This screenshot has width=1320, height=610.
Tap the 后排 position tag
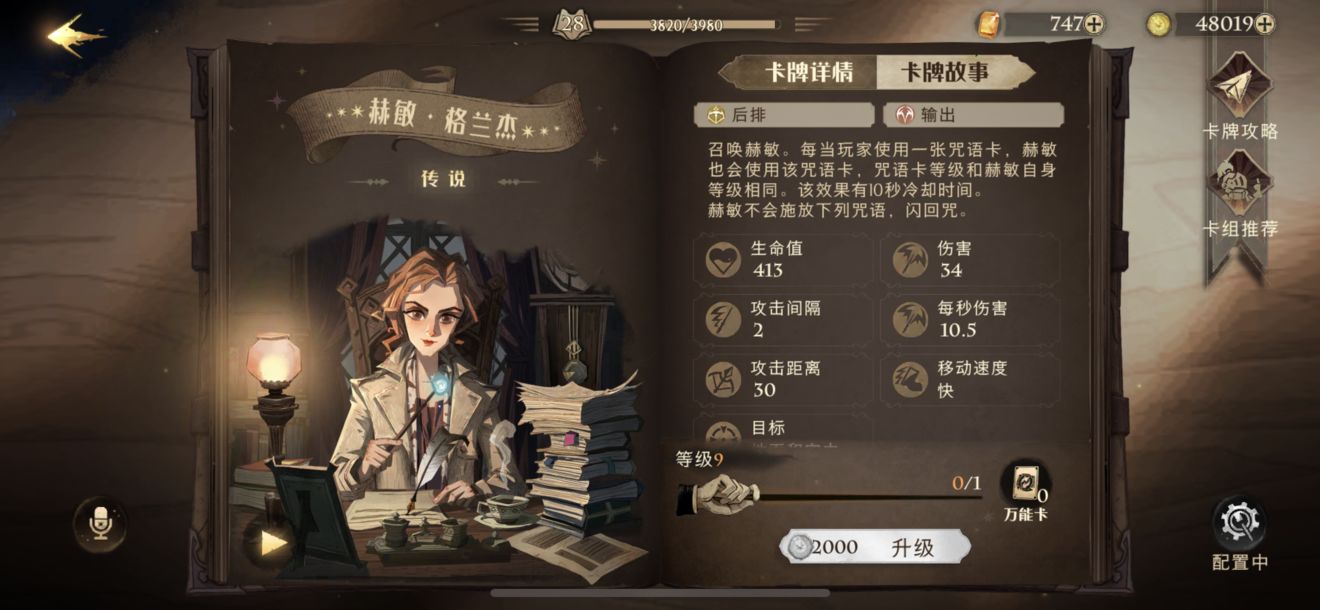click(x=785, y=115)
